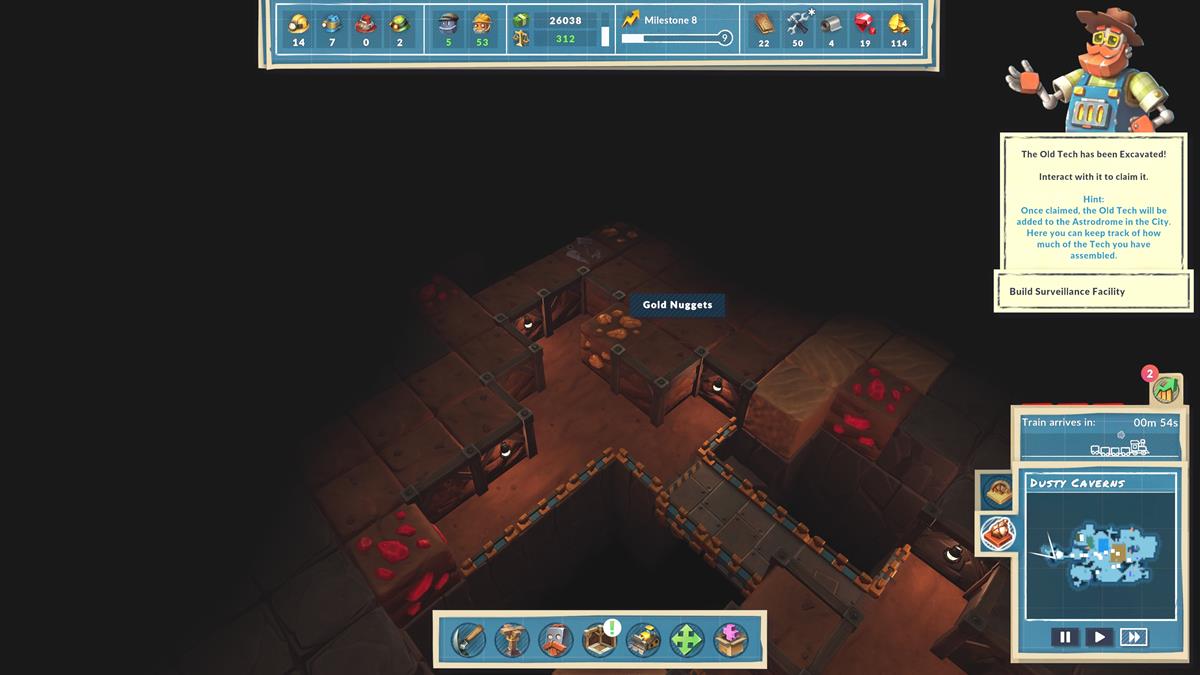The image size is (1200, 675).
Task: Open the wooden support beam tool
Action: (x=512, y=639)
